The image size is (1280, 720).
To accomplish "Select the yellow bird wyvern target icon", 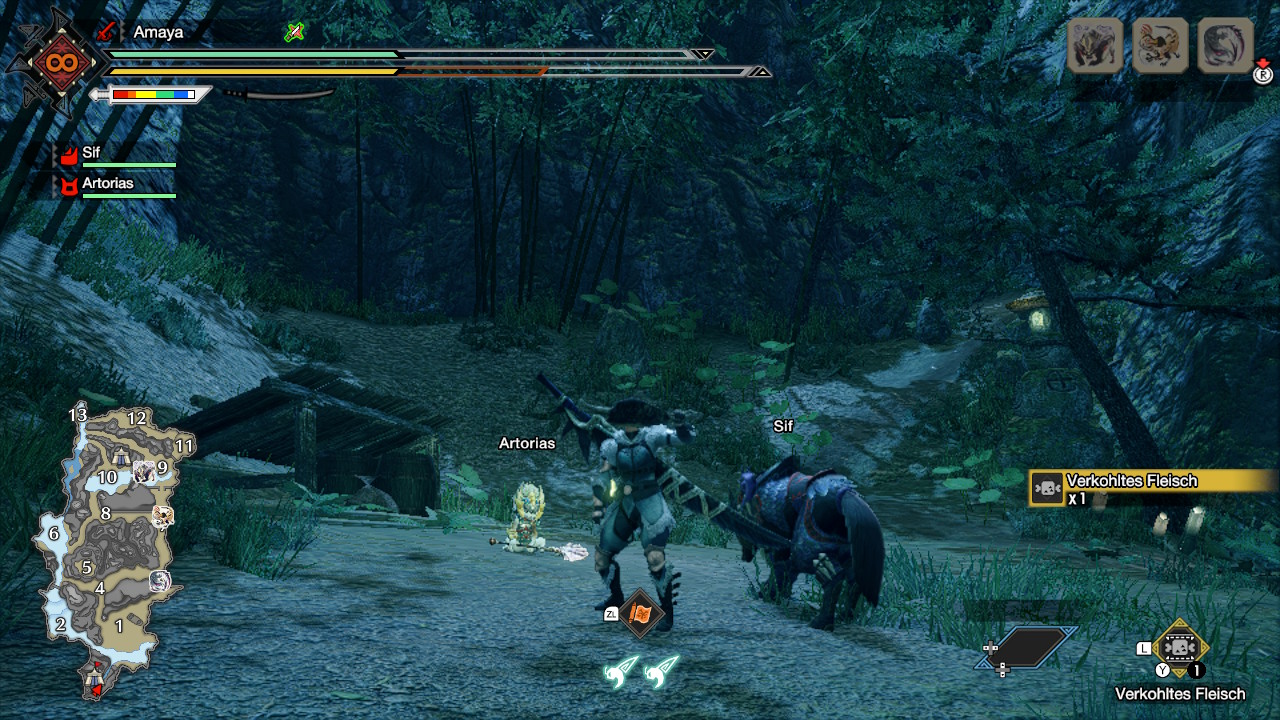I will point(1160,45).
